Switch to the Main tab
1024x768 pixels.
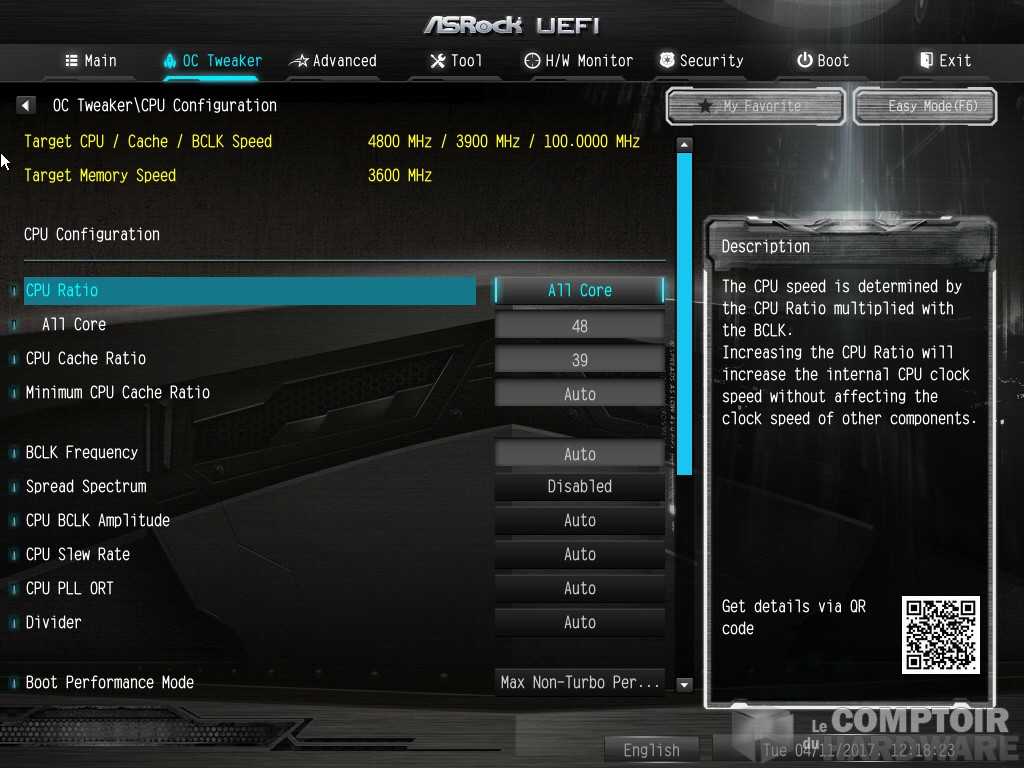click(91, 61)
